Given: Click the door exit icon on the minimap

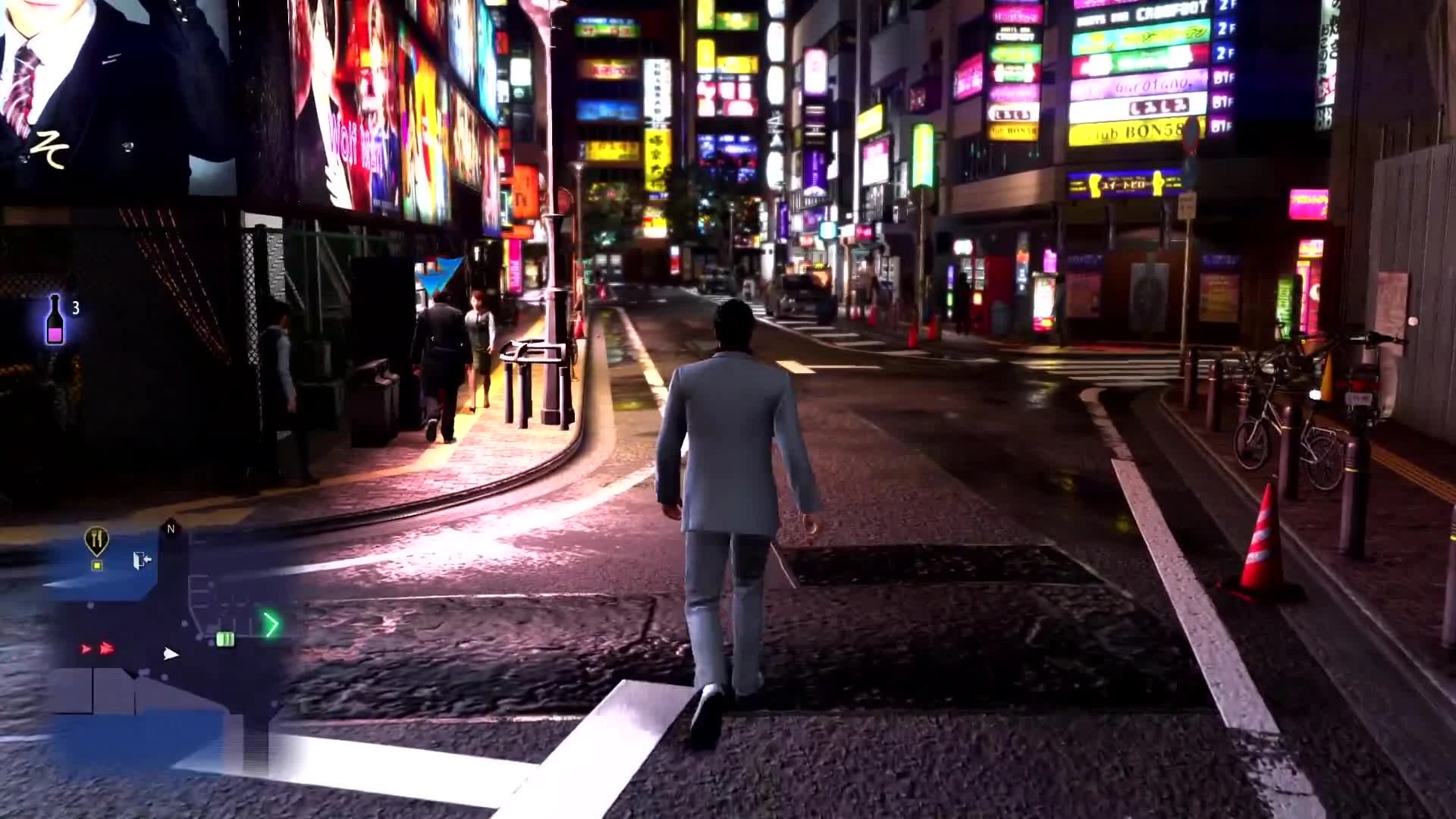Looking at the screenshot, I should pos(141,560).
